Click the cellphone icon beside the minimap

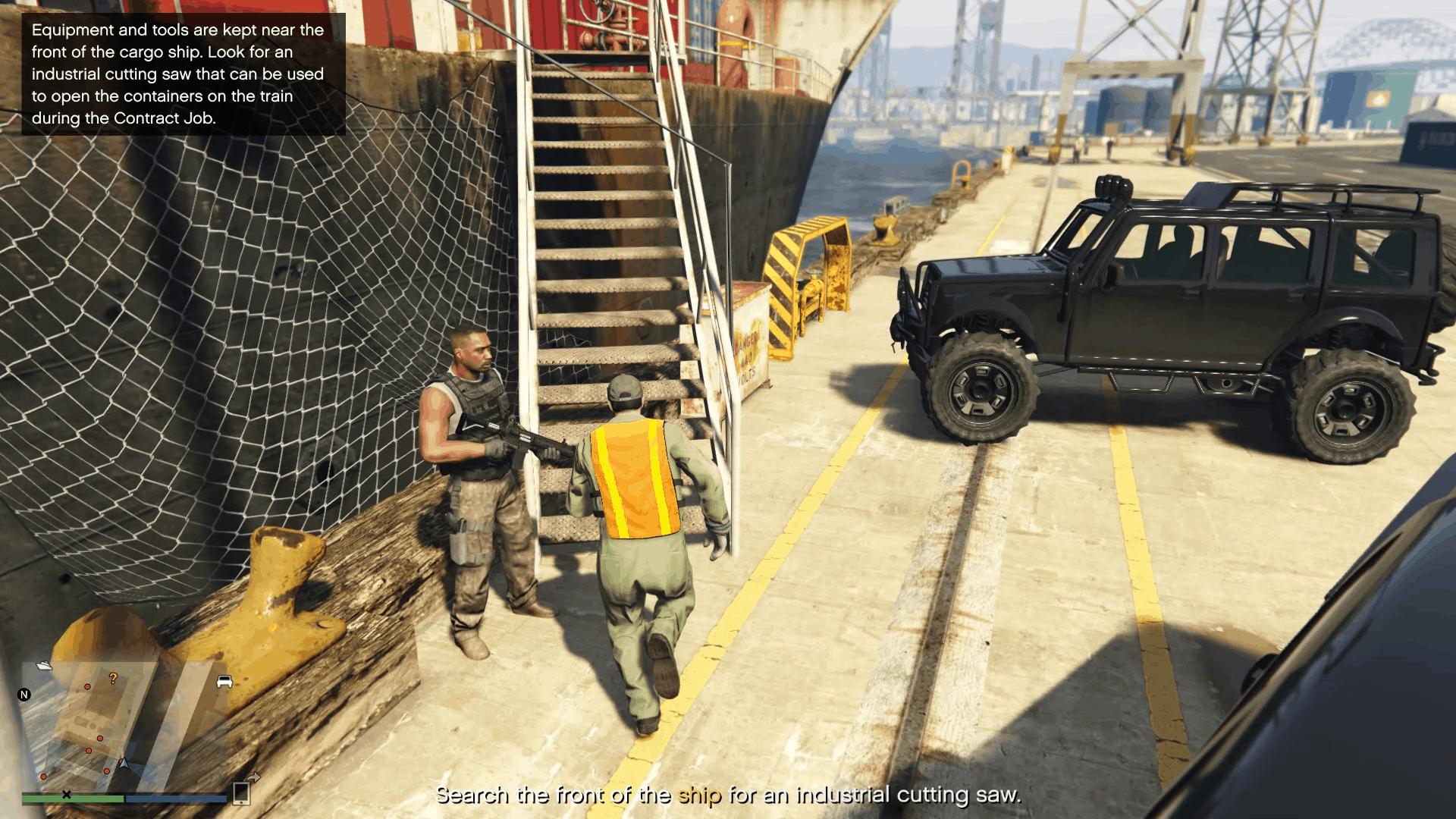[x=242, y=793]
